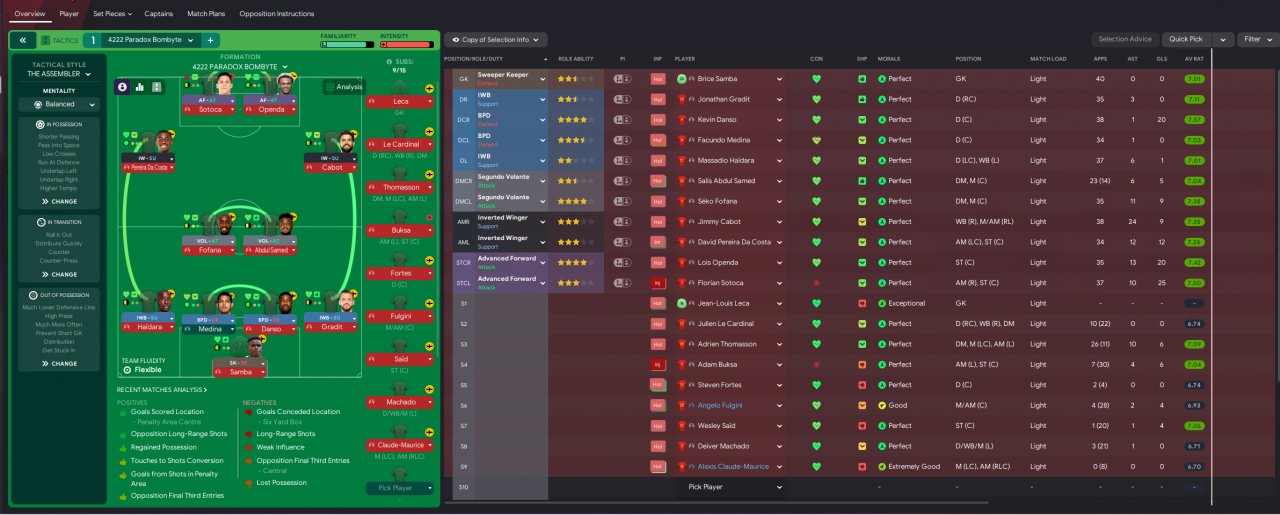Show the Match Plans tab

[x=205, y=14]
